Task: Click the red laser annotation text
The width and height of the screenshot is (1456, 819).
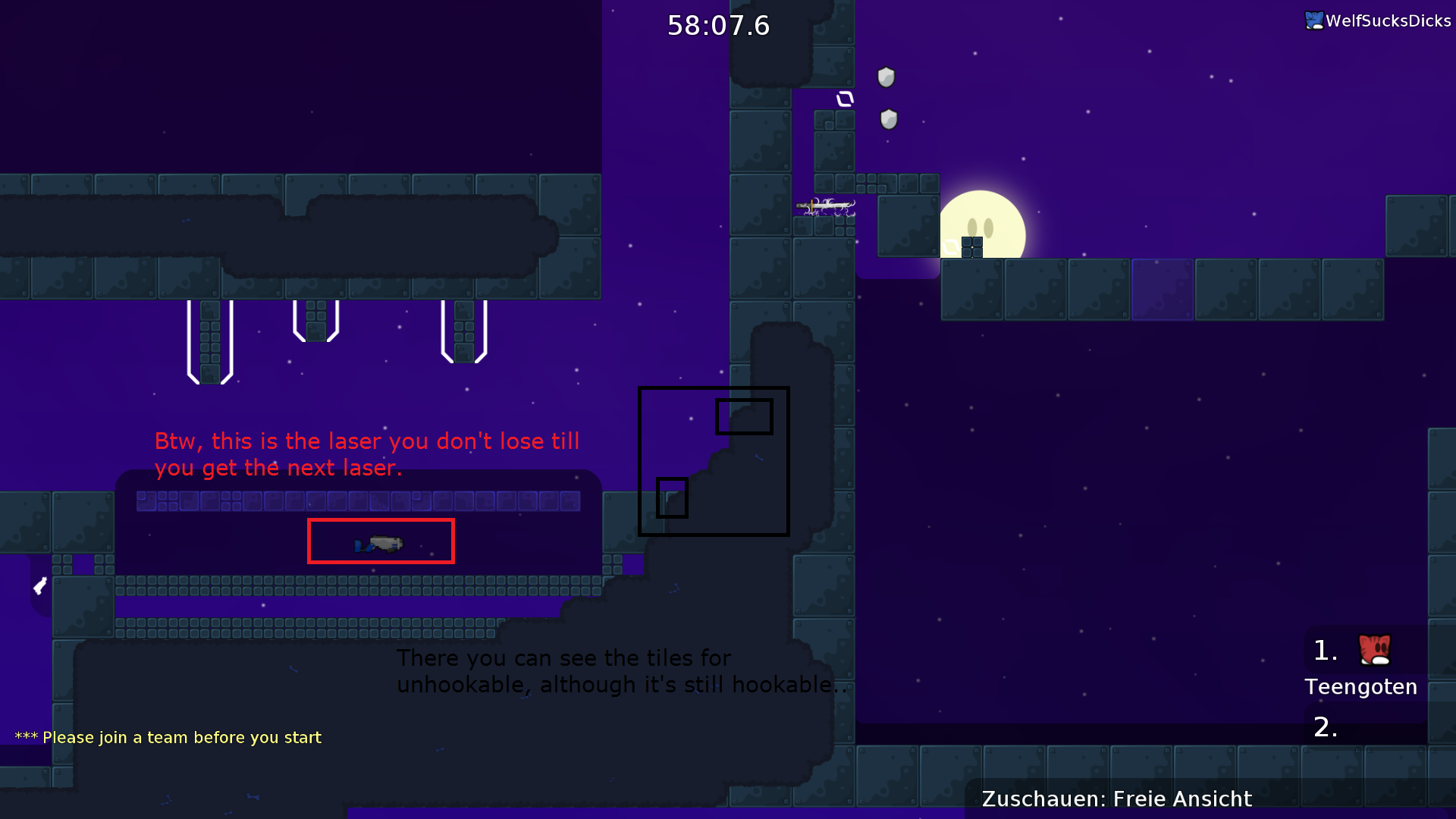Action: 368,453
